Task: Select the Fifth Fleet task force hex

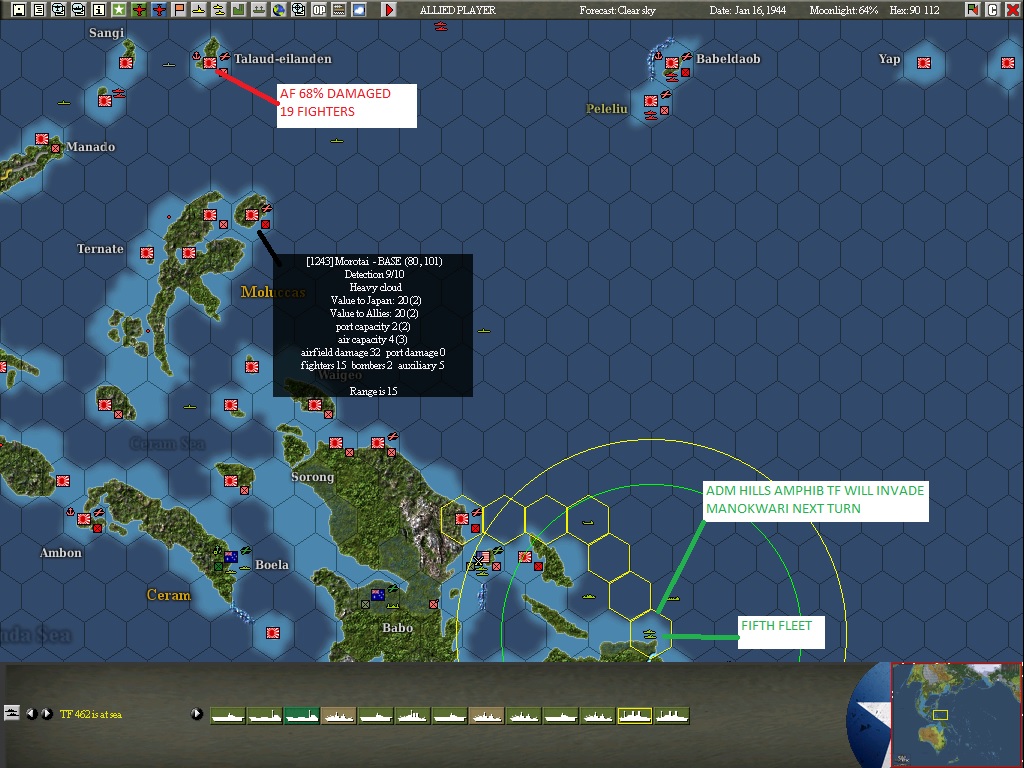Action: (x=649, y=634)
